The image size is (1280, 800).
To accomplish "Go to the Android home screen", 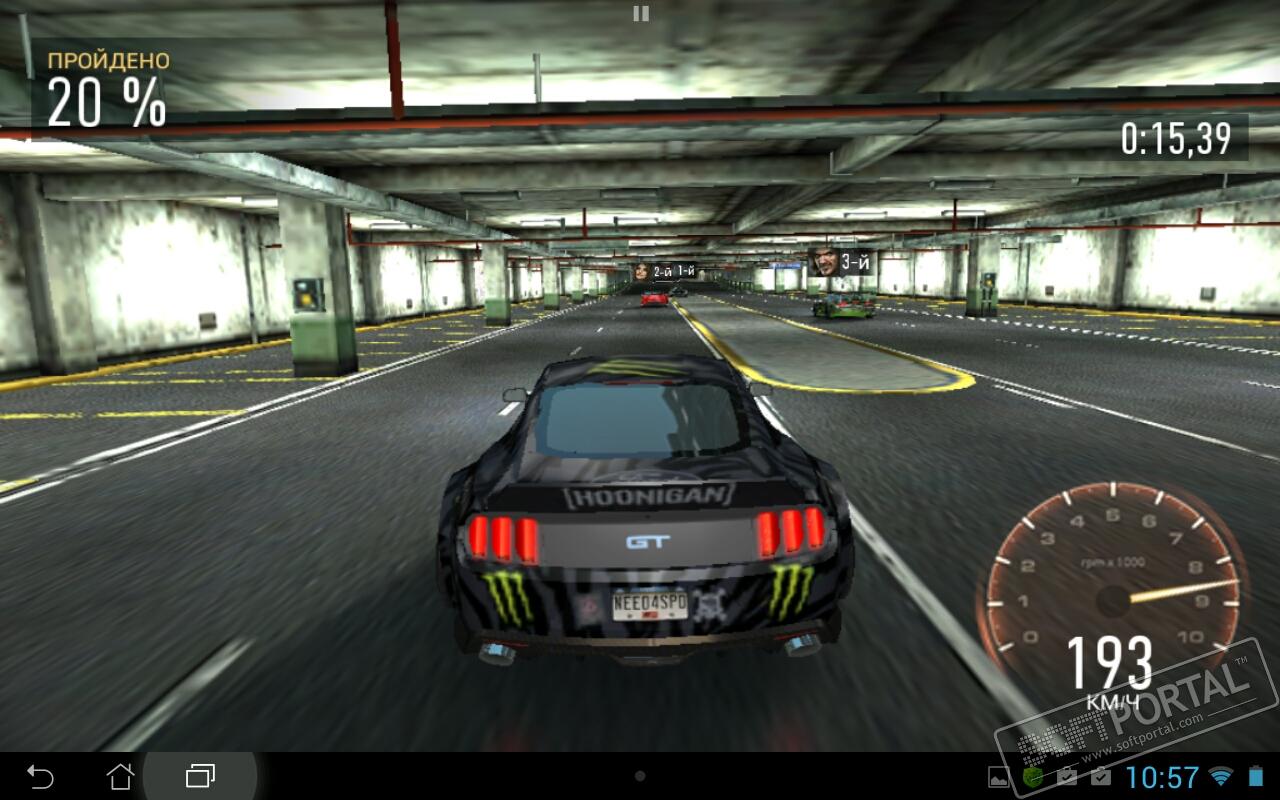I will 120,776.
